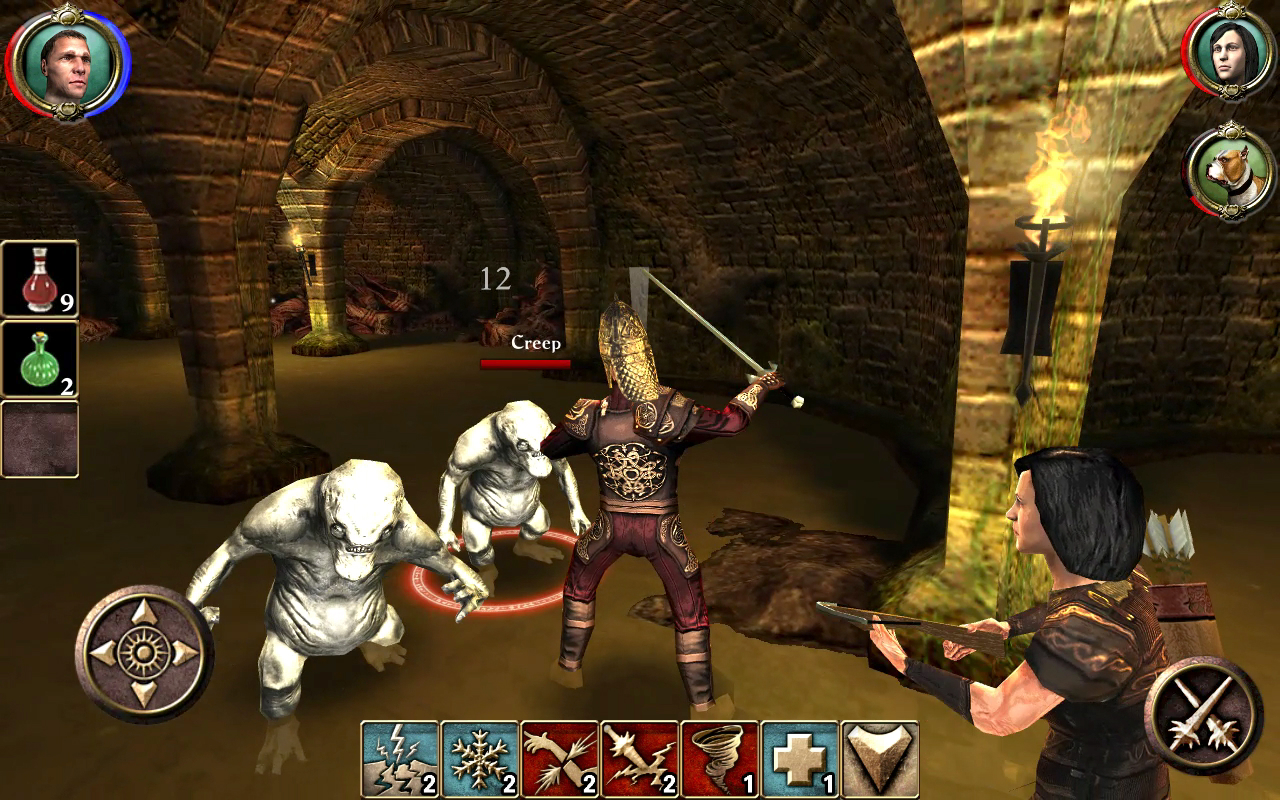
Task: Cast the snowflake frost spell
Action: click(480, 759)
